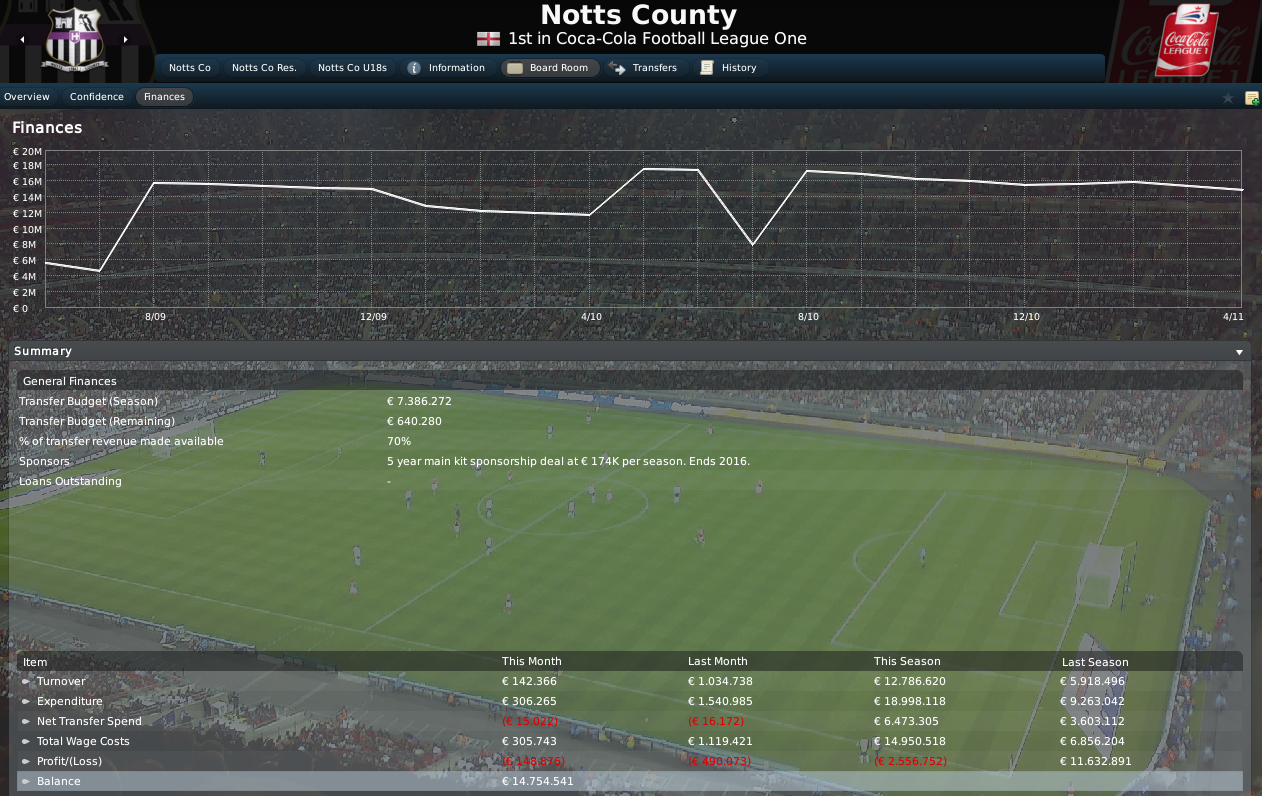Open the club Information section

(446, 68)
